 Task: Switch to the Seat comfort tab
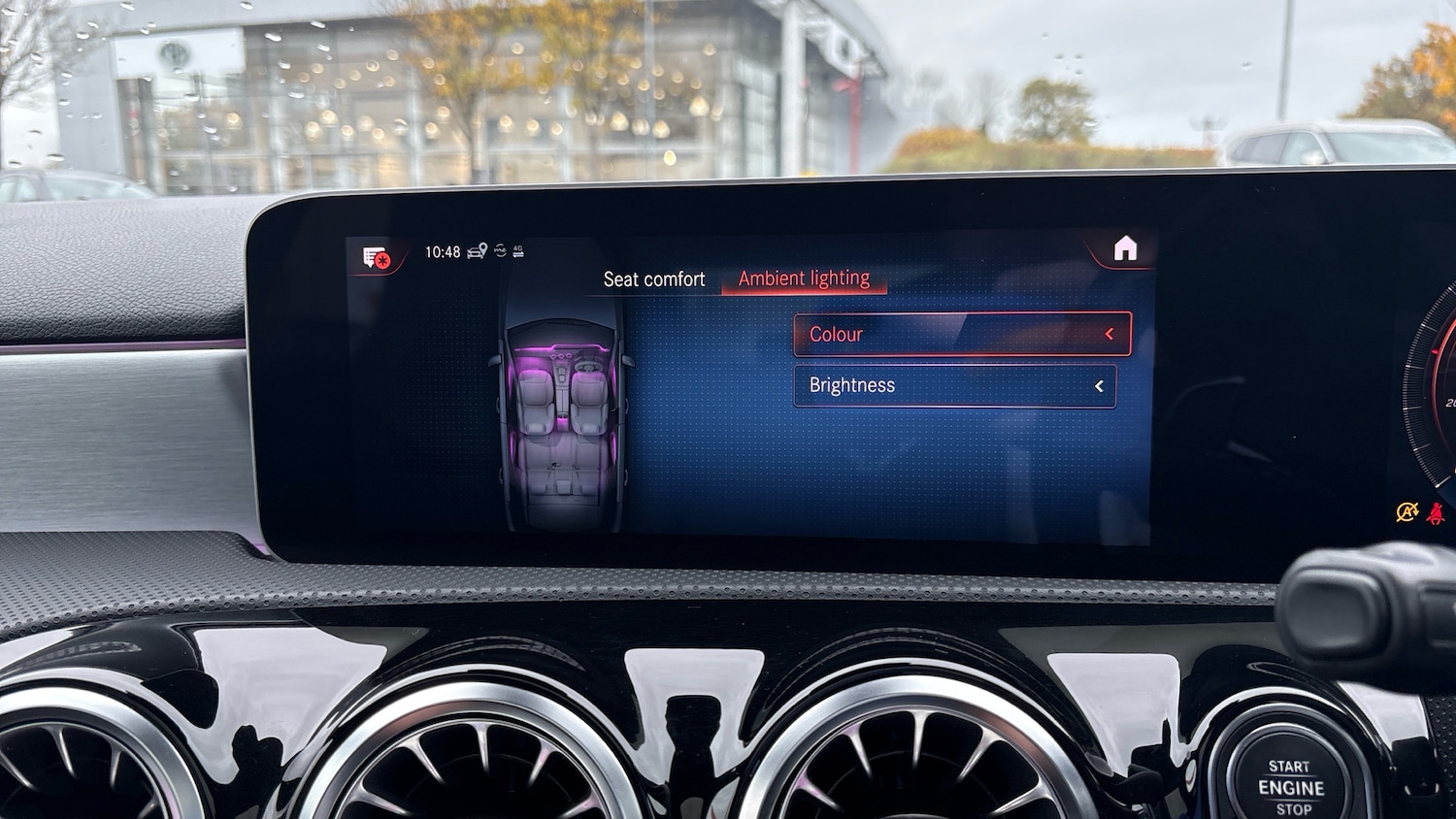click(x=653, y=279)
